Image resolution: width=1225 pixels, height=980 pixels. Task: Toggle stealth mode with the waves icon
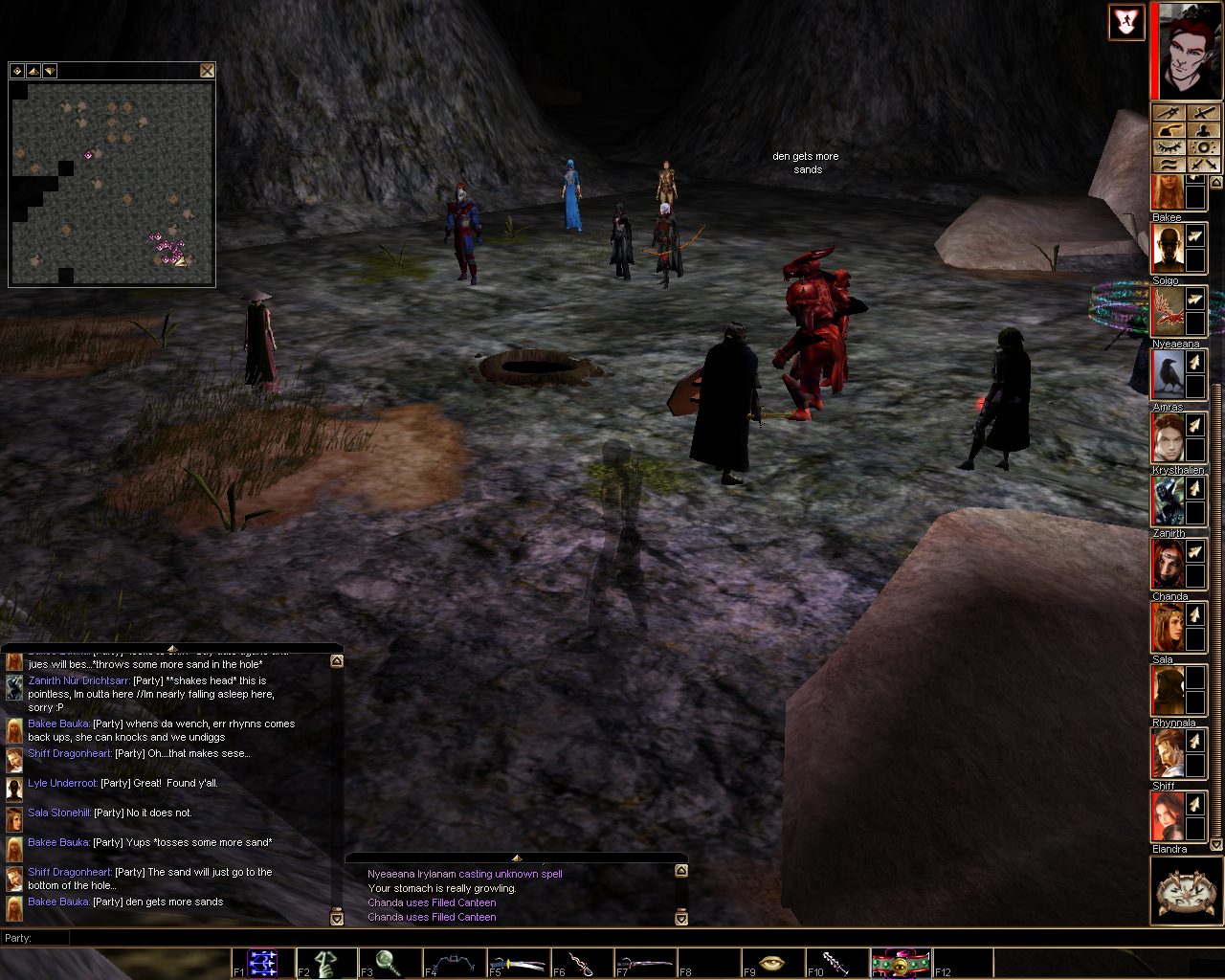(1169, 164)
